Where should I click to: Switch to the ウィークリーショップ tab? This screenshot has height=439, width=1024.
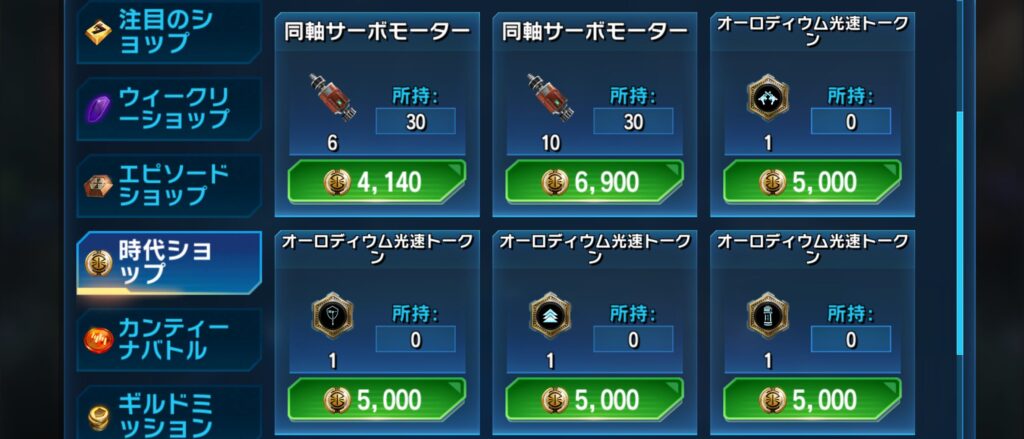coord(168,108)
